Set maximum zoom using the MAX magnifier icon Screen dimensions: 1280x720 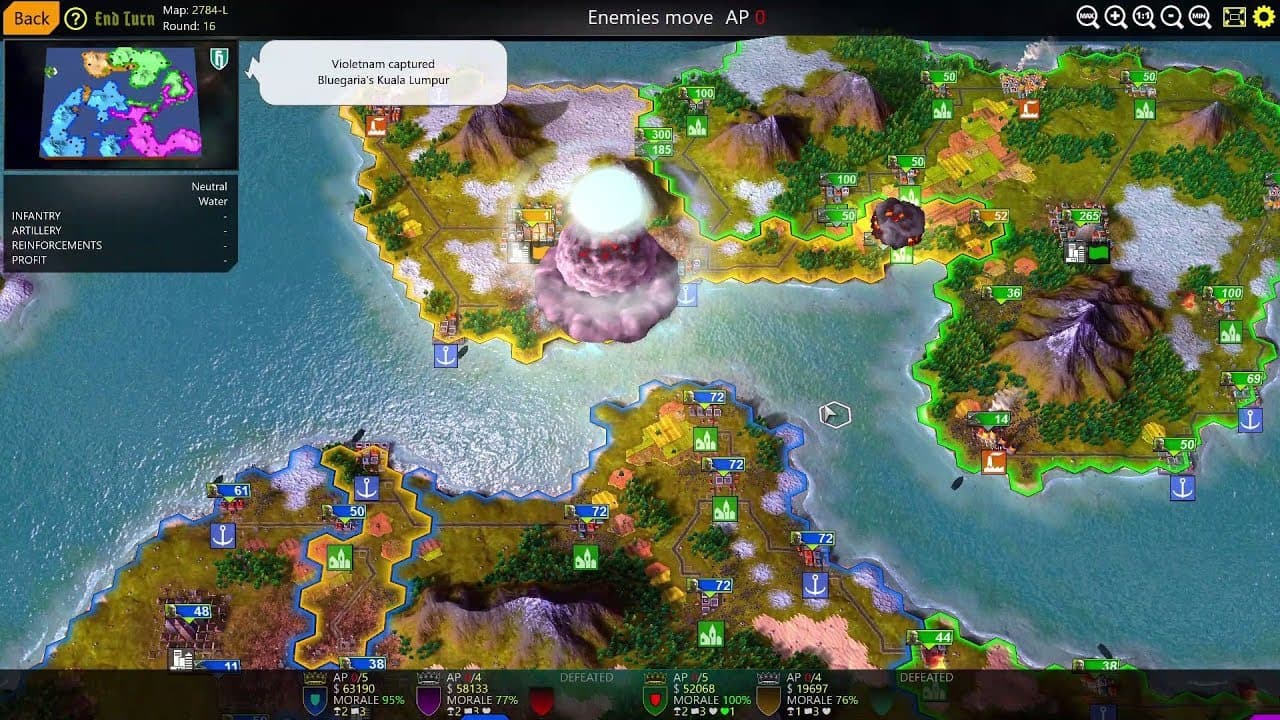[1085, 16]
